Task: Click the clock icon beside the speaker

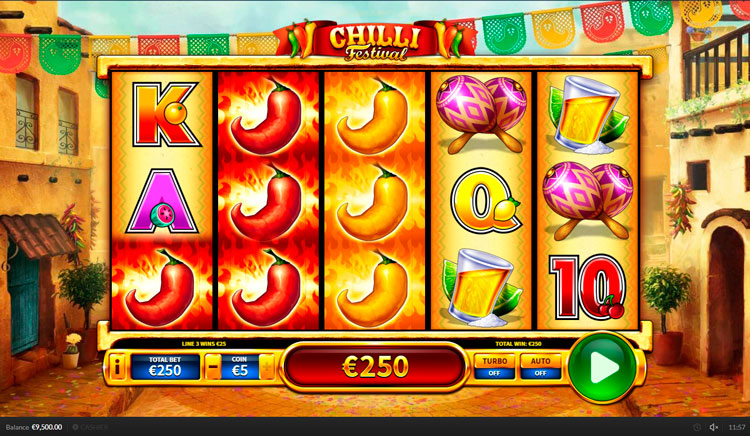Action: click(697, 427)
